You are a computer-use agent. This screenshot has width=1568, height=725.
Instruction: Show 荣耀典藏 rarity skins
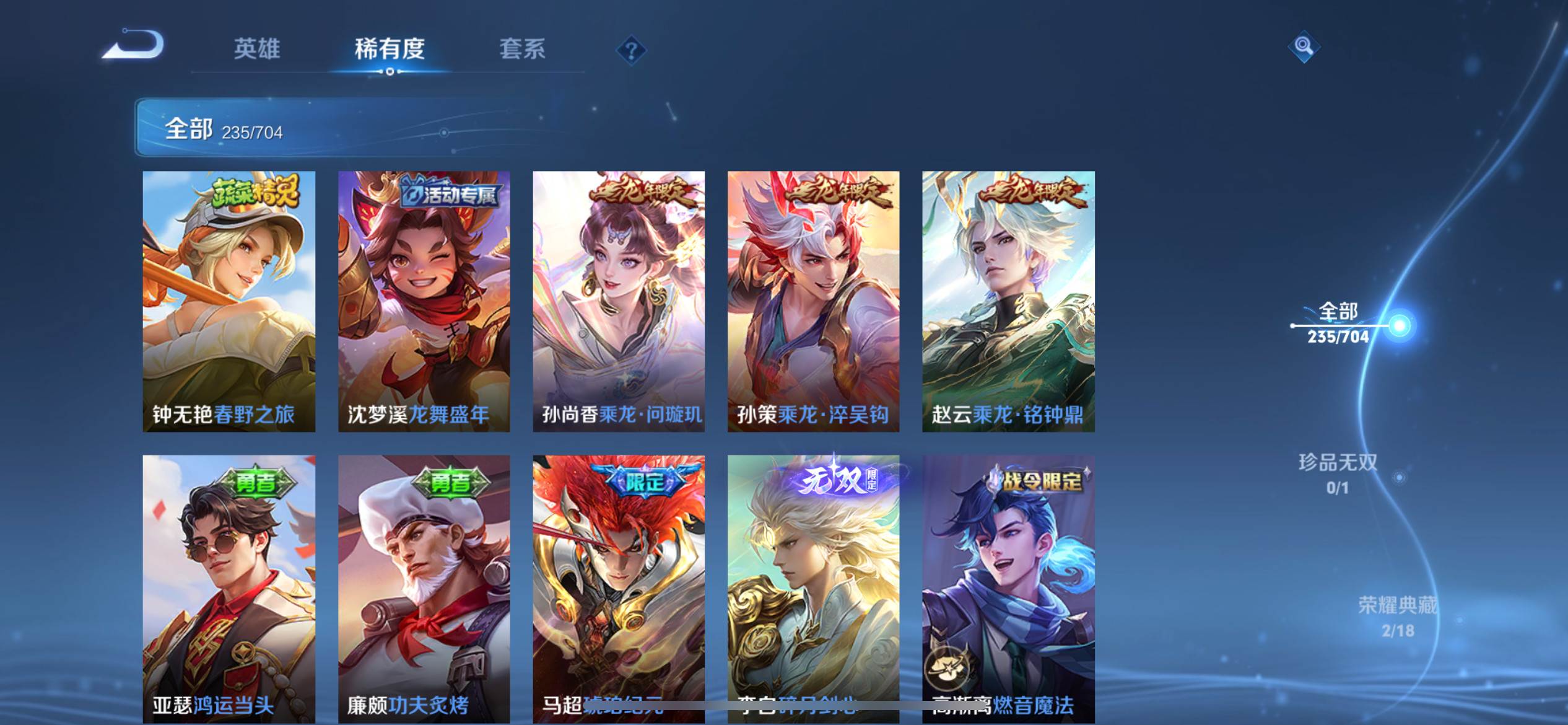point(1397,616)
